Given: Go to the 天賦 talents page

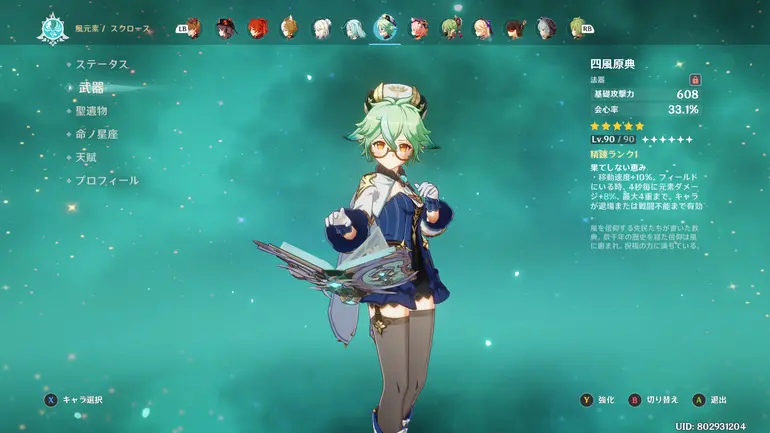Looking at the screenshot, I should 86,157.
